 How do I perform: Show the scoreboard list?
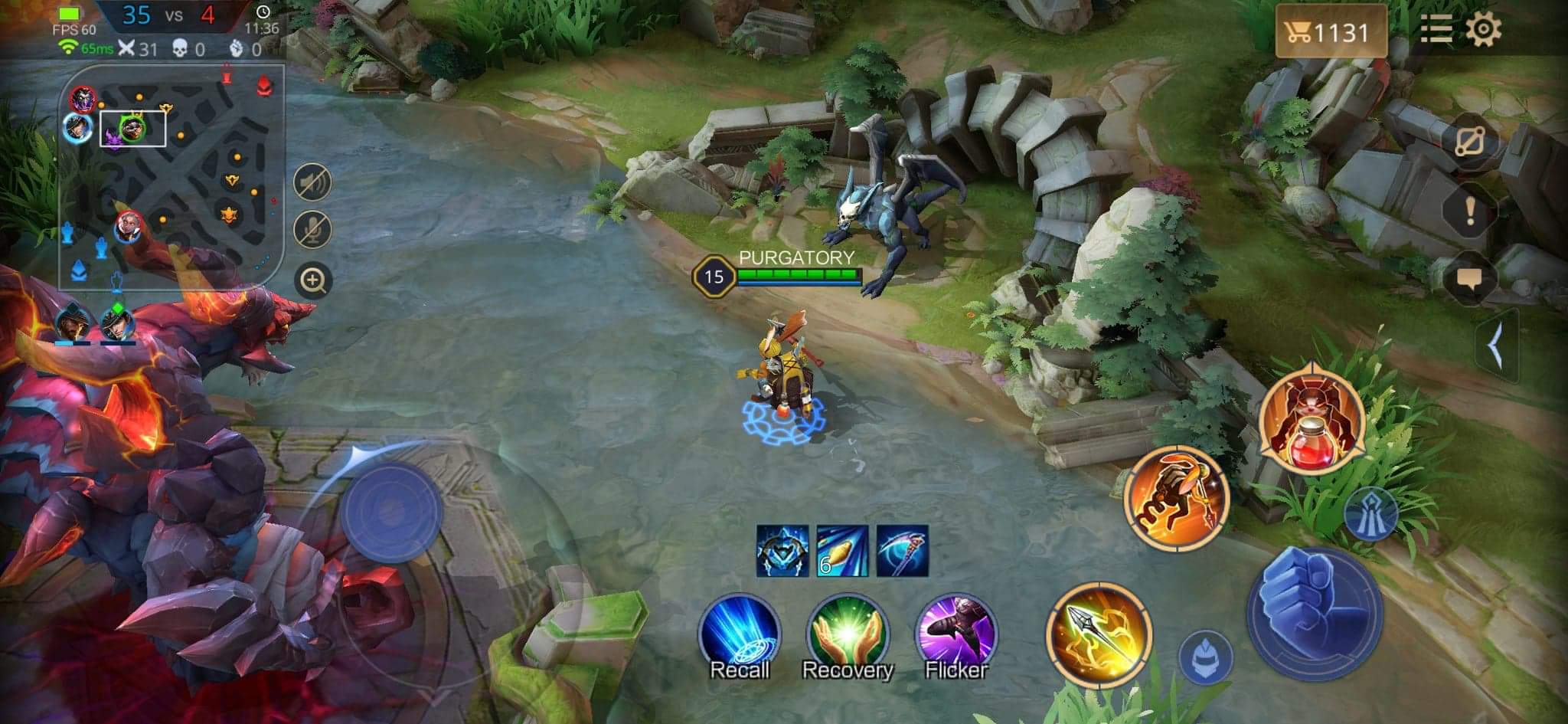click(x=1436, y=31)
